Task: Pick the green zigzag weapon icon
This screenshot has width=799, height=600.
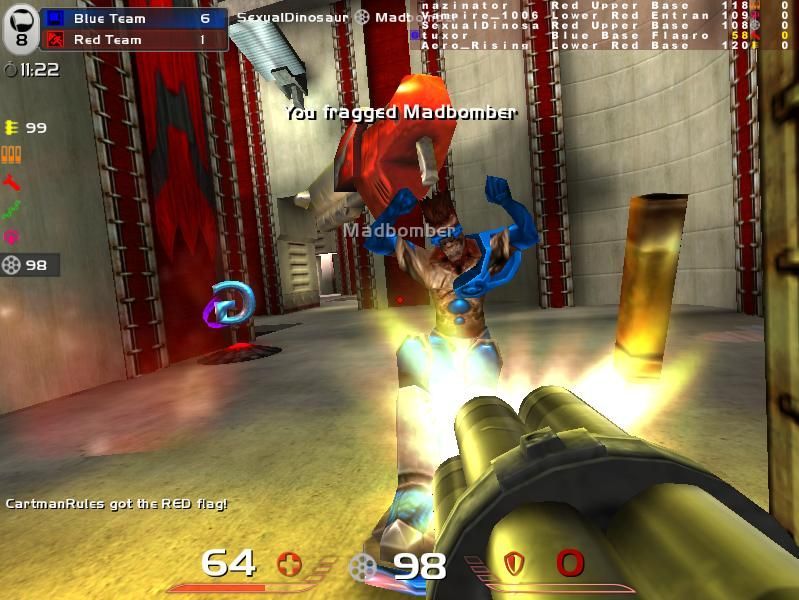Action: [x=12, y=210]
